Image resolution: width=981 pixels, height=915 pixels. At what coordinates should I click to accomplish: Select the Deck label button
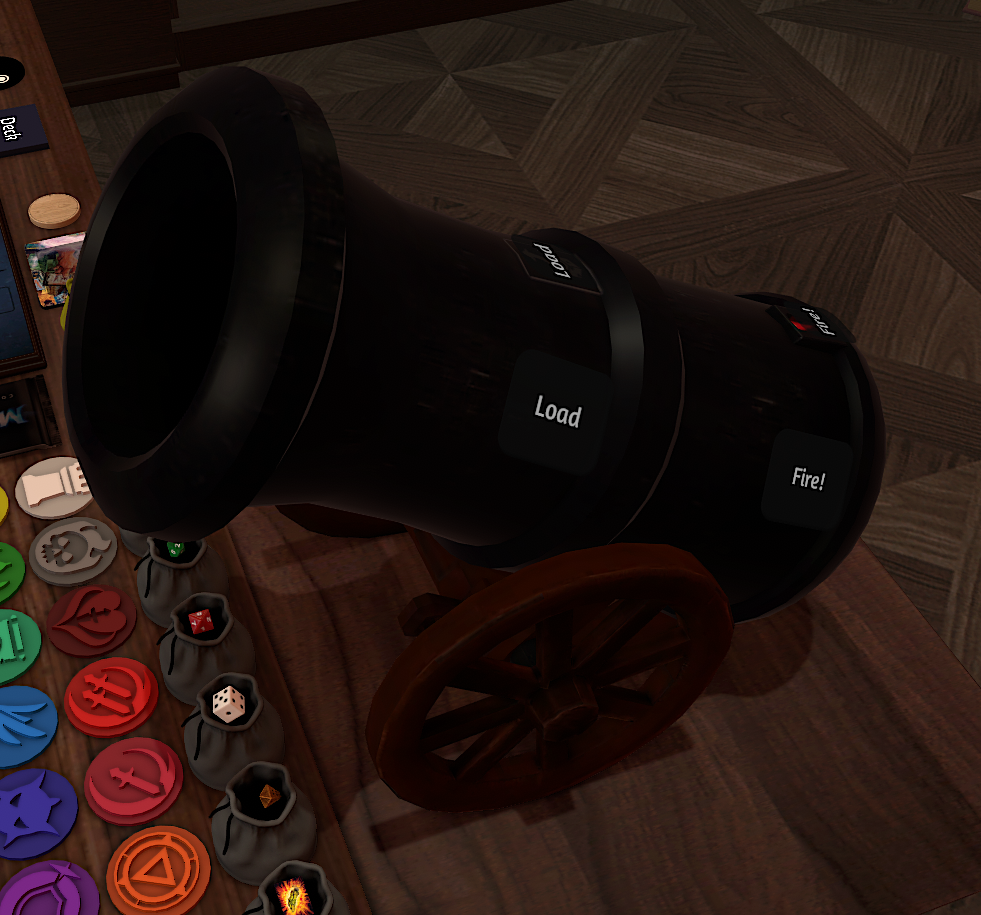pos(12,129)
